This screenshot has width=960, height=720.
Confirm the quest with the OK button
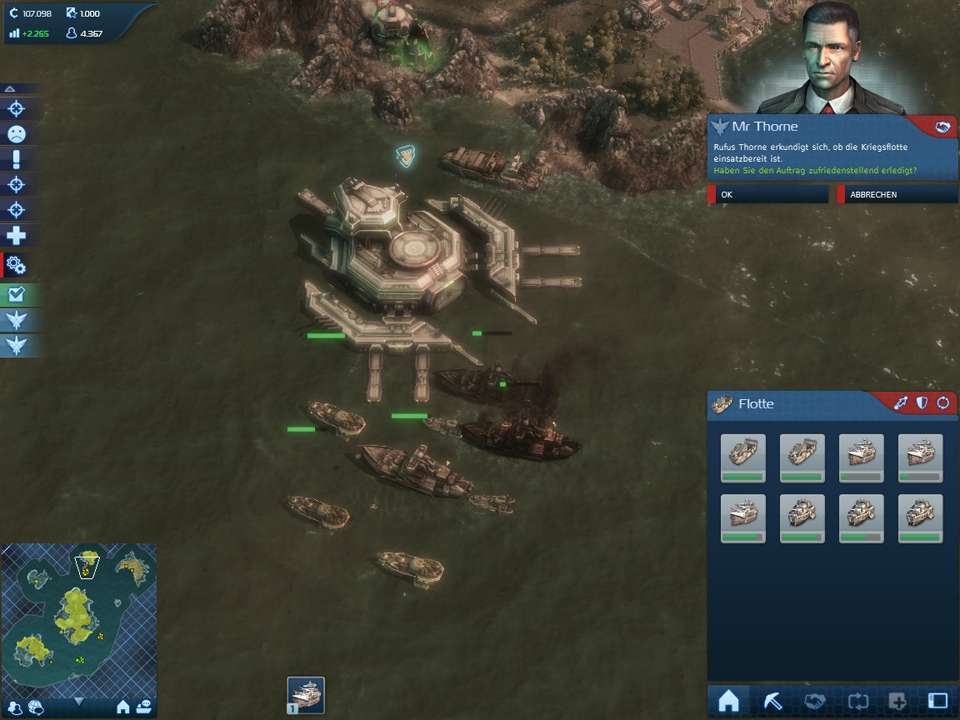pos(770,195)
